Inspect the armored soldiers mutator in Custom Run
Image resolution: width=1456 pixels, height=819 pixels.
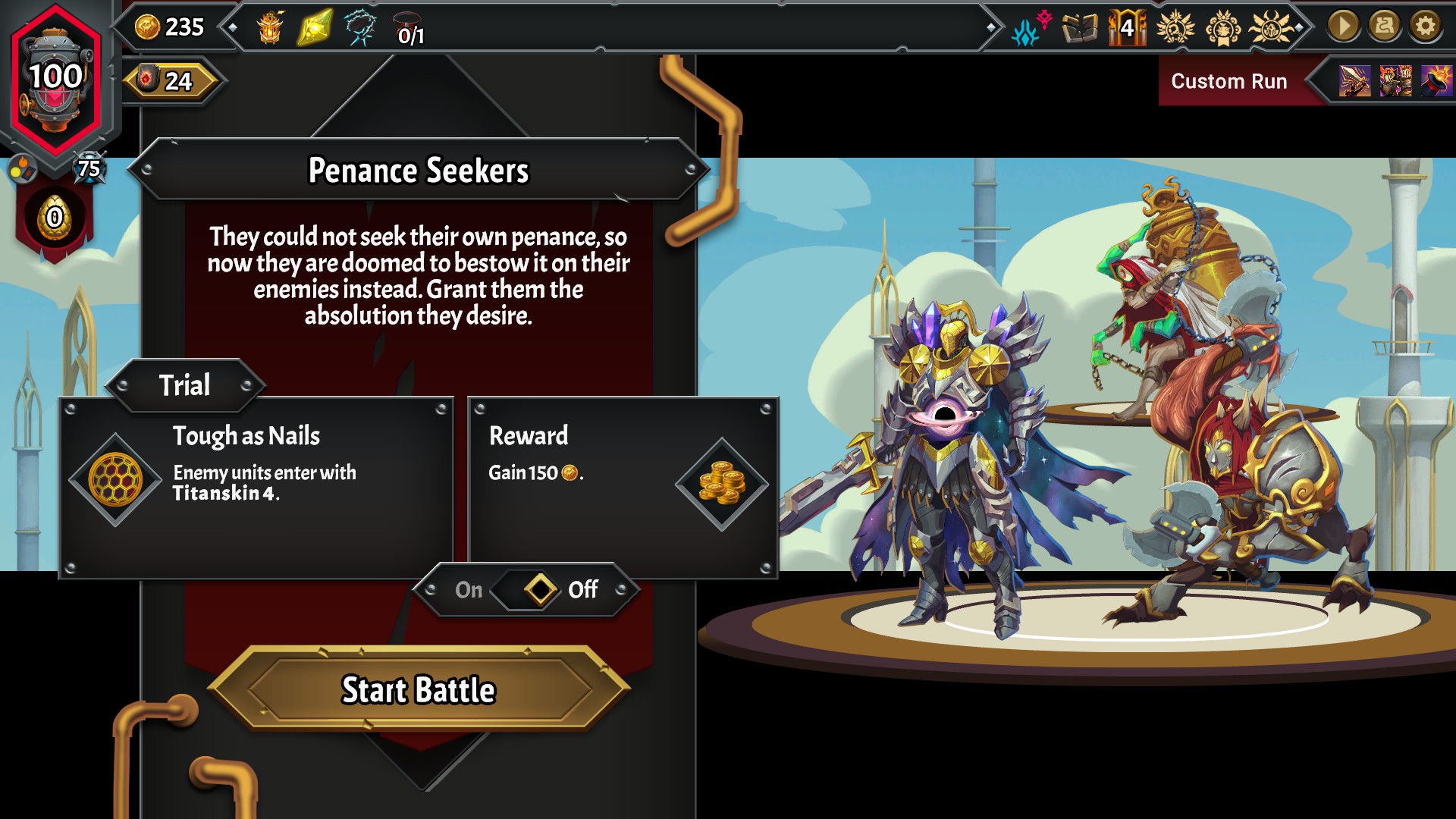pyautogui.click(x=1395, y=80)
